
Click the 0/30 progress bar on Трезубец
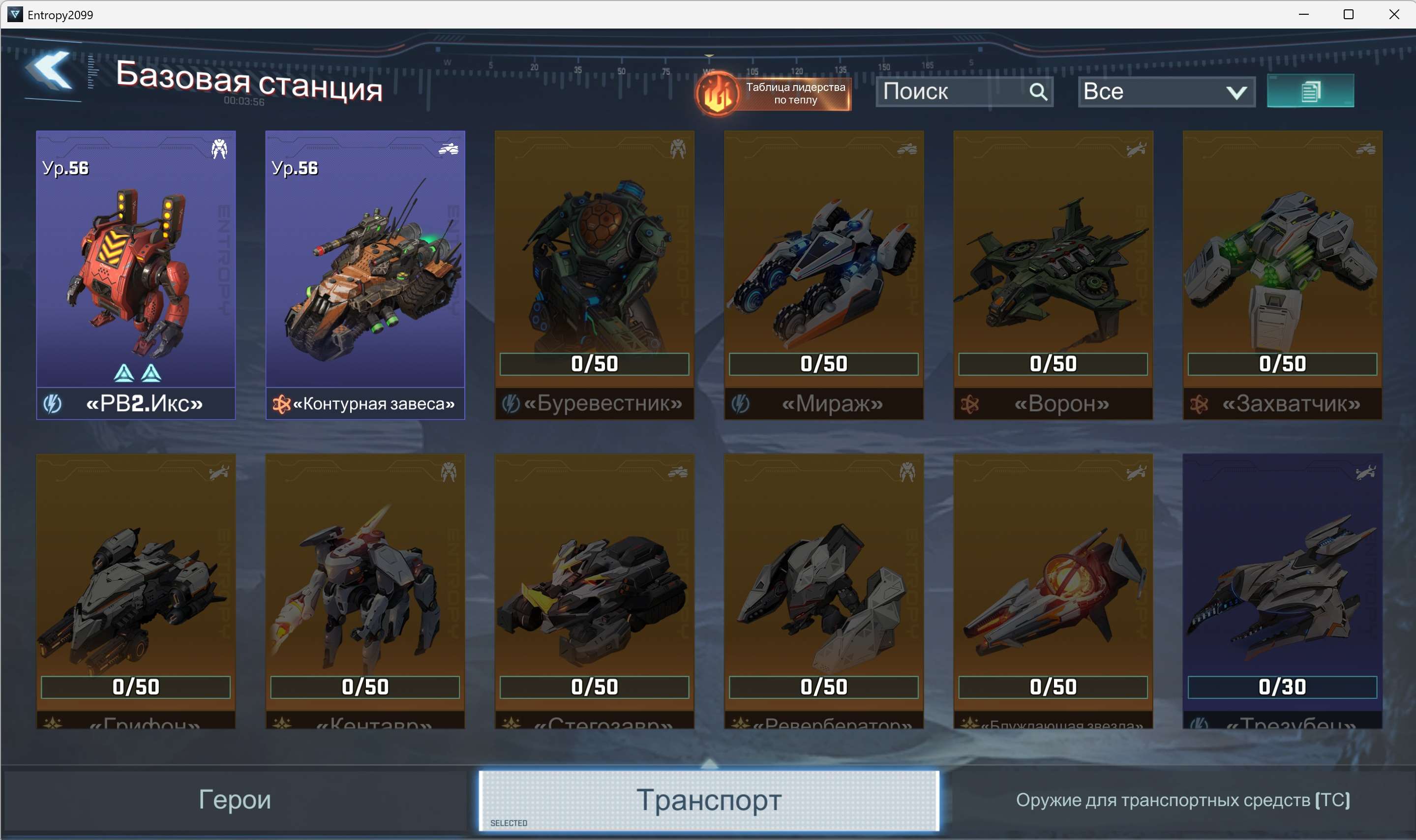(x=1281, y=687)
